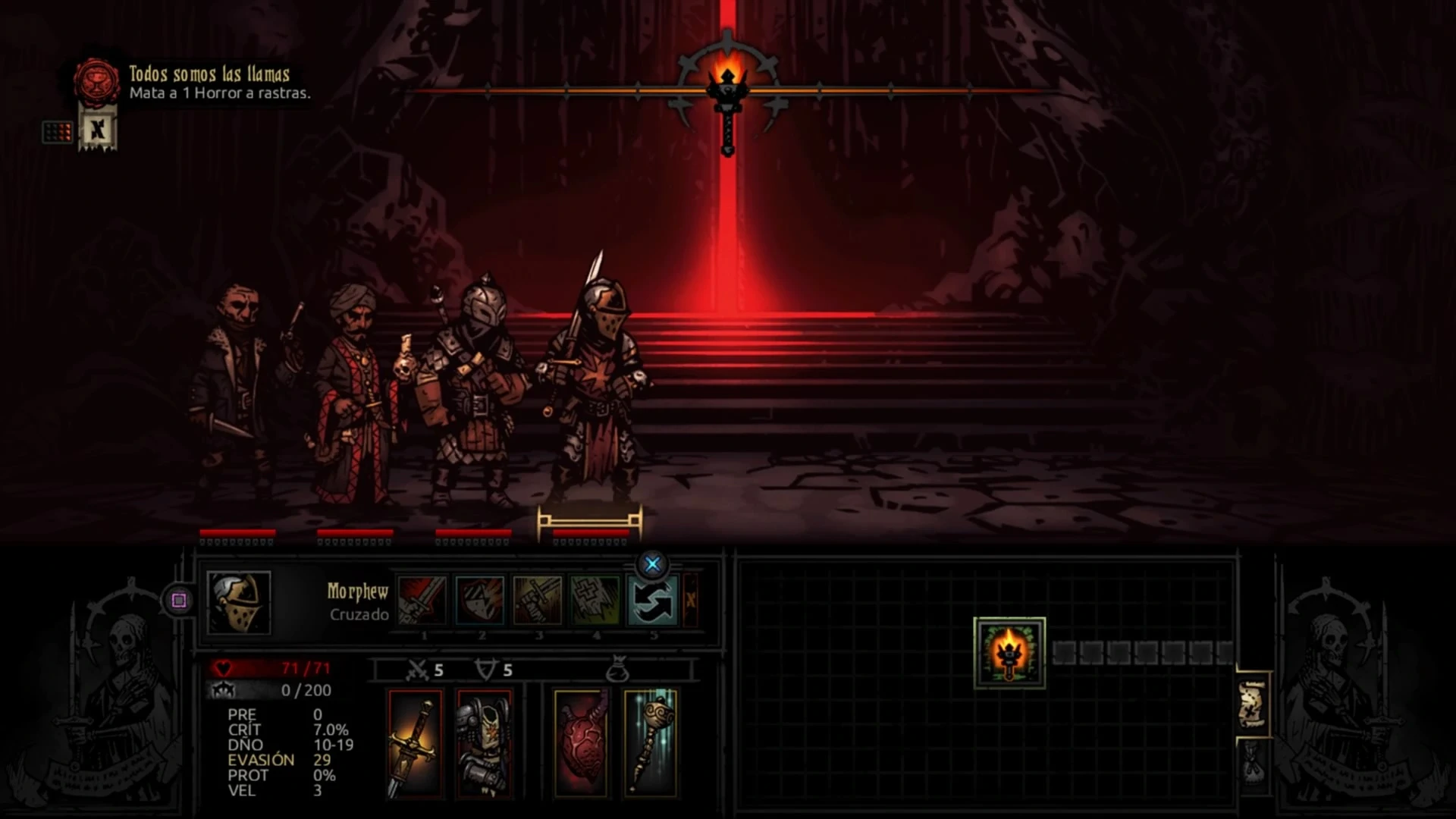
Task: Select the holy banner skill icon
Action: pos(595,601)
